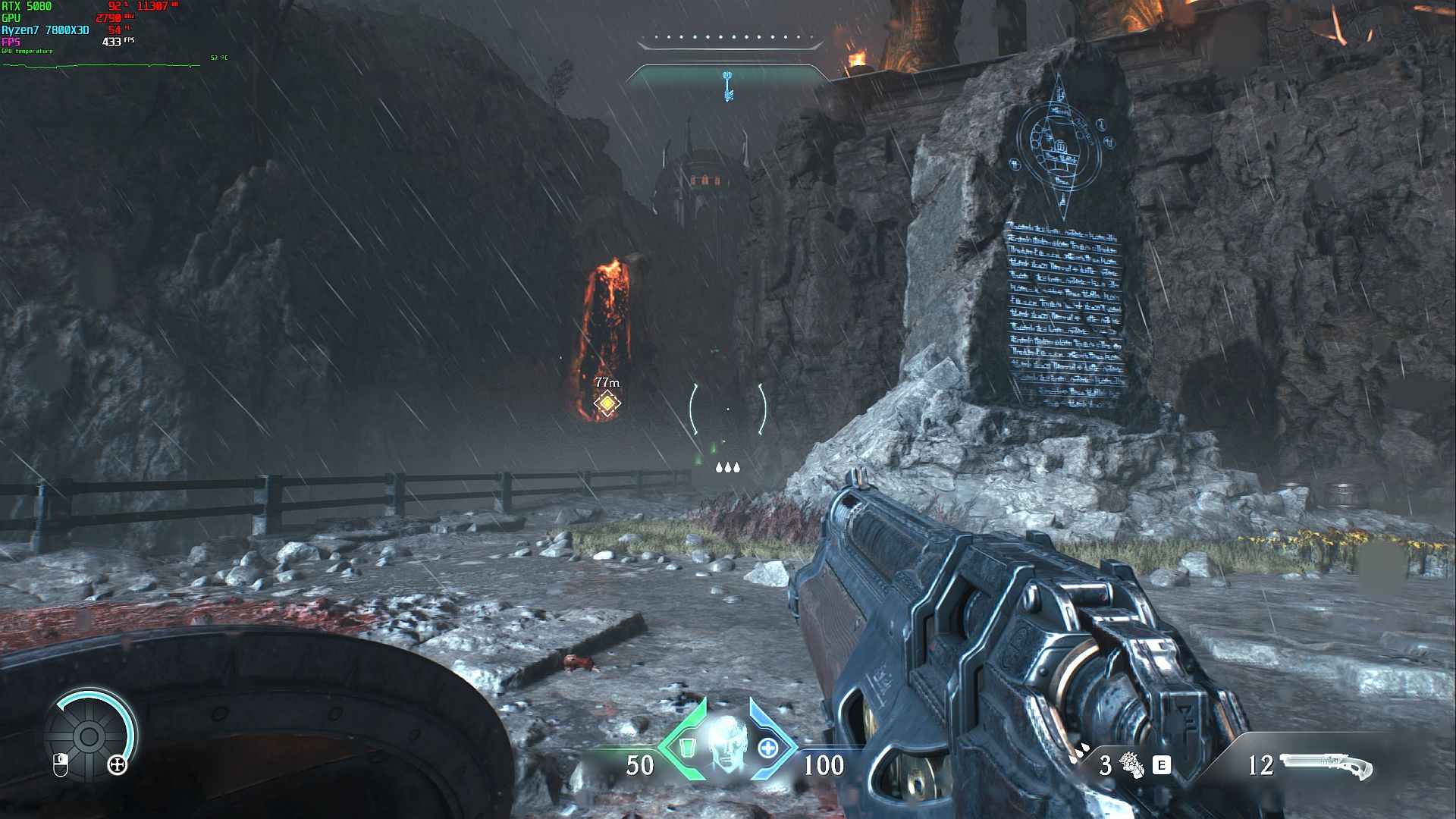Select the shotgun weapon icon
Viewport: 1456px width, 819px height.
tap(1326, 765)
